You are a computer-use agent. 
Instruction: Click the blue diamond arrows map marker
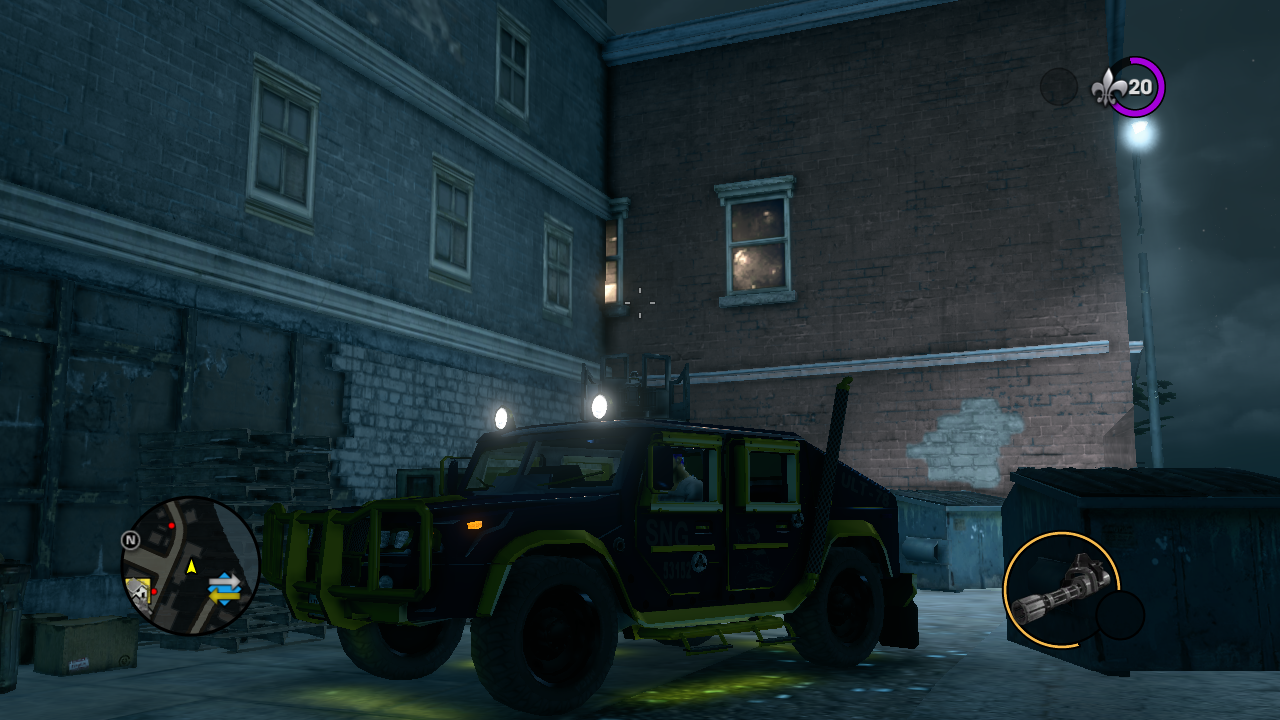pos(224,587)
